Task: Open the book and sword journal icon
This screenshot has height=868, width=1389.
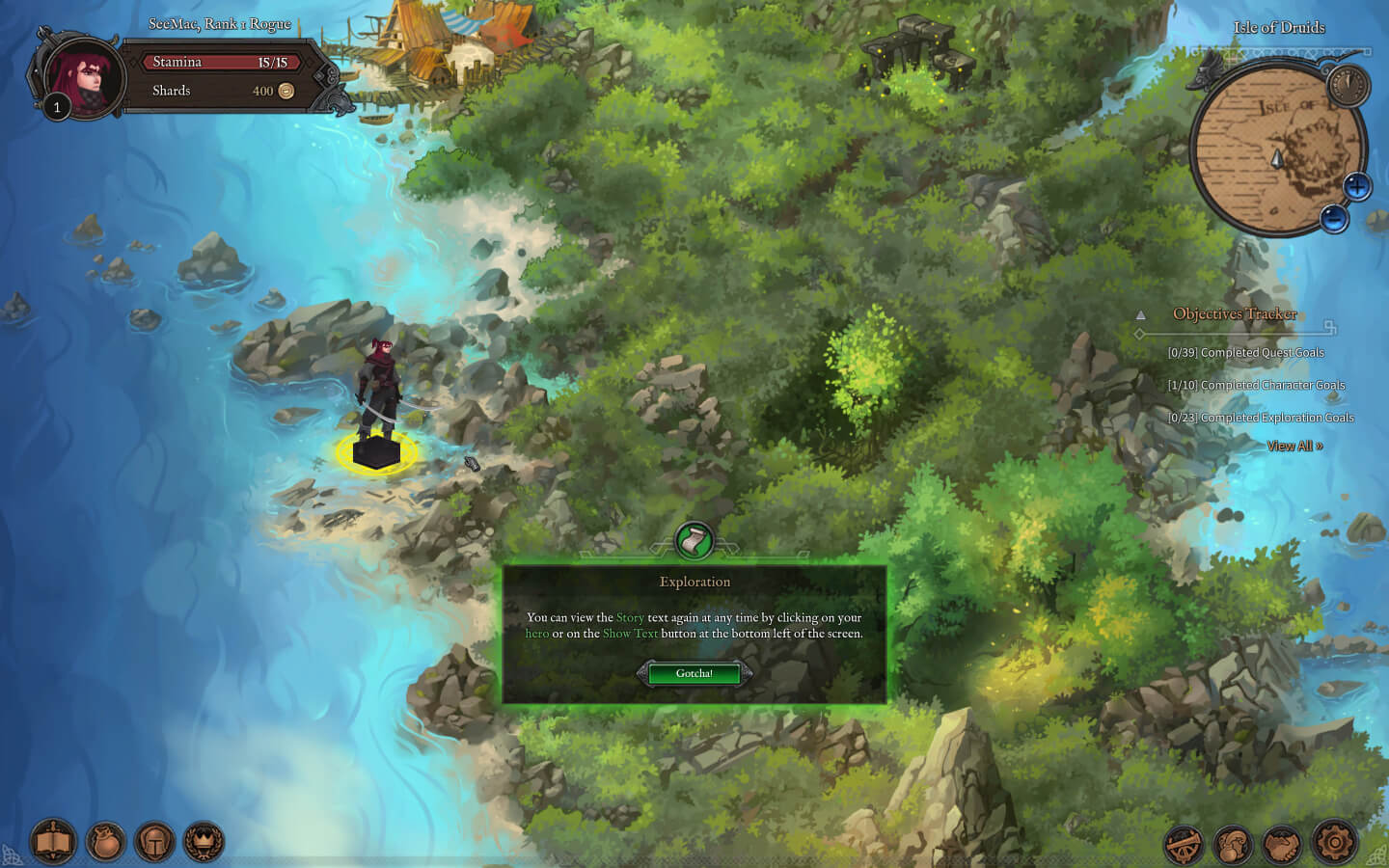Action: pos(53,842)
